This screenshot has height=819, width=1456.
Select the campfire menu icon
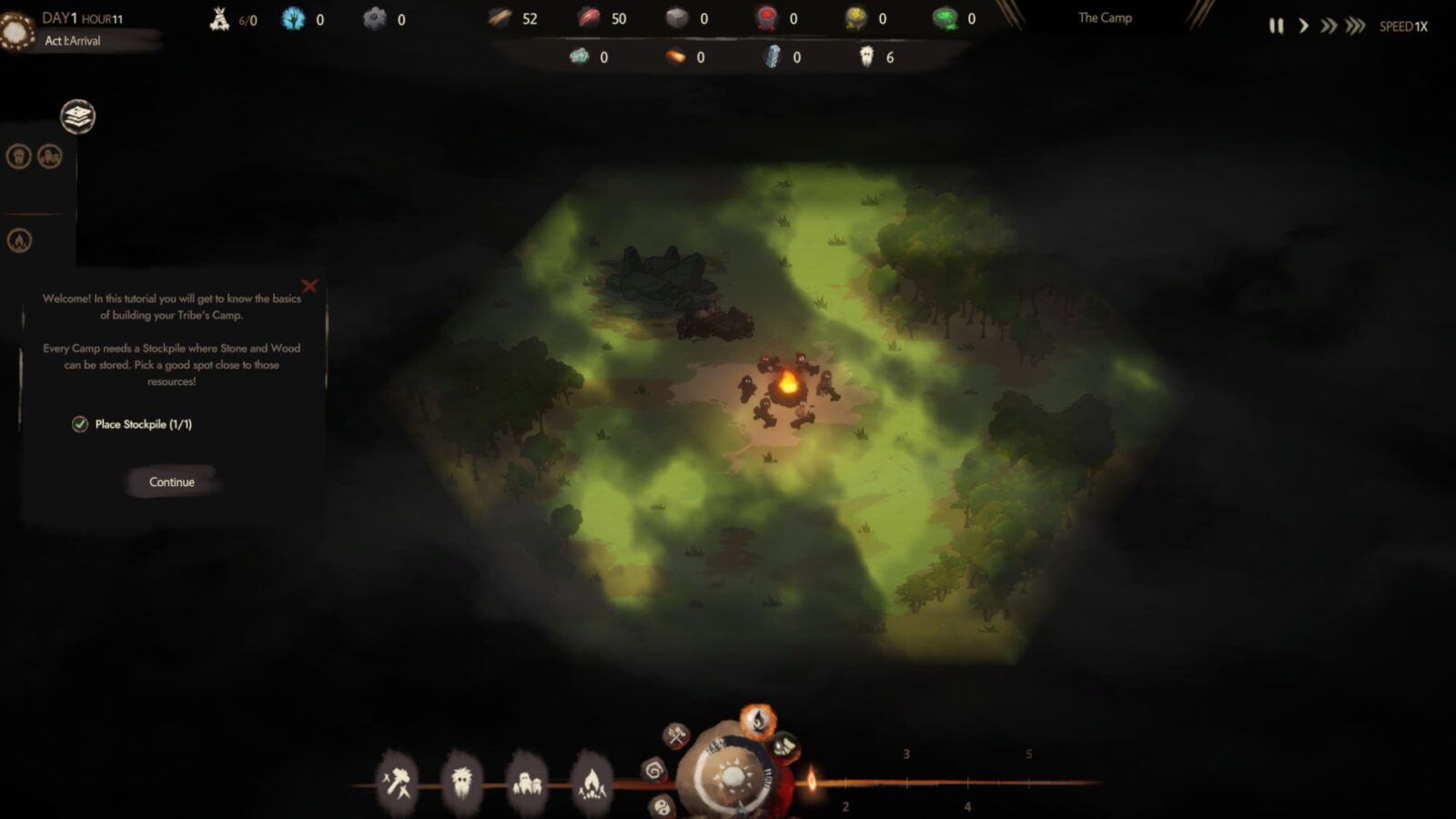point(592,781)
